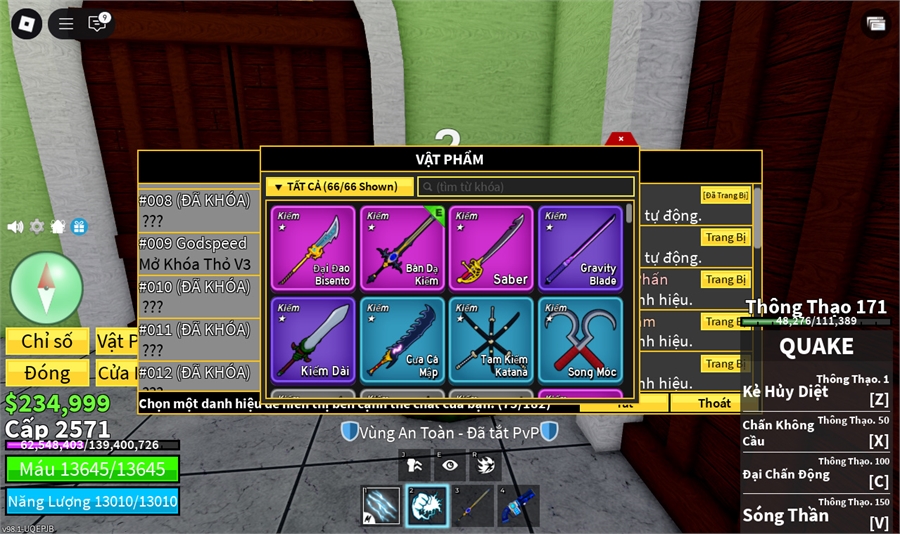
Task: Select the blue gun hotbar slot
Action: point(518,506)
